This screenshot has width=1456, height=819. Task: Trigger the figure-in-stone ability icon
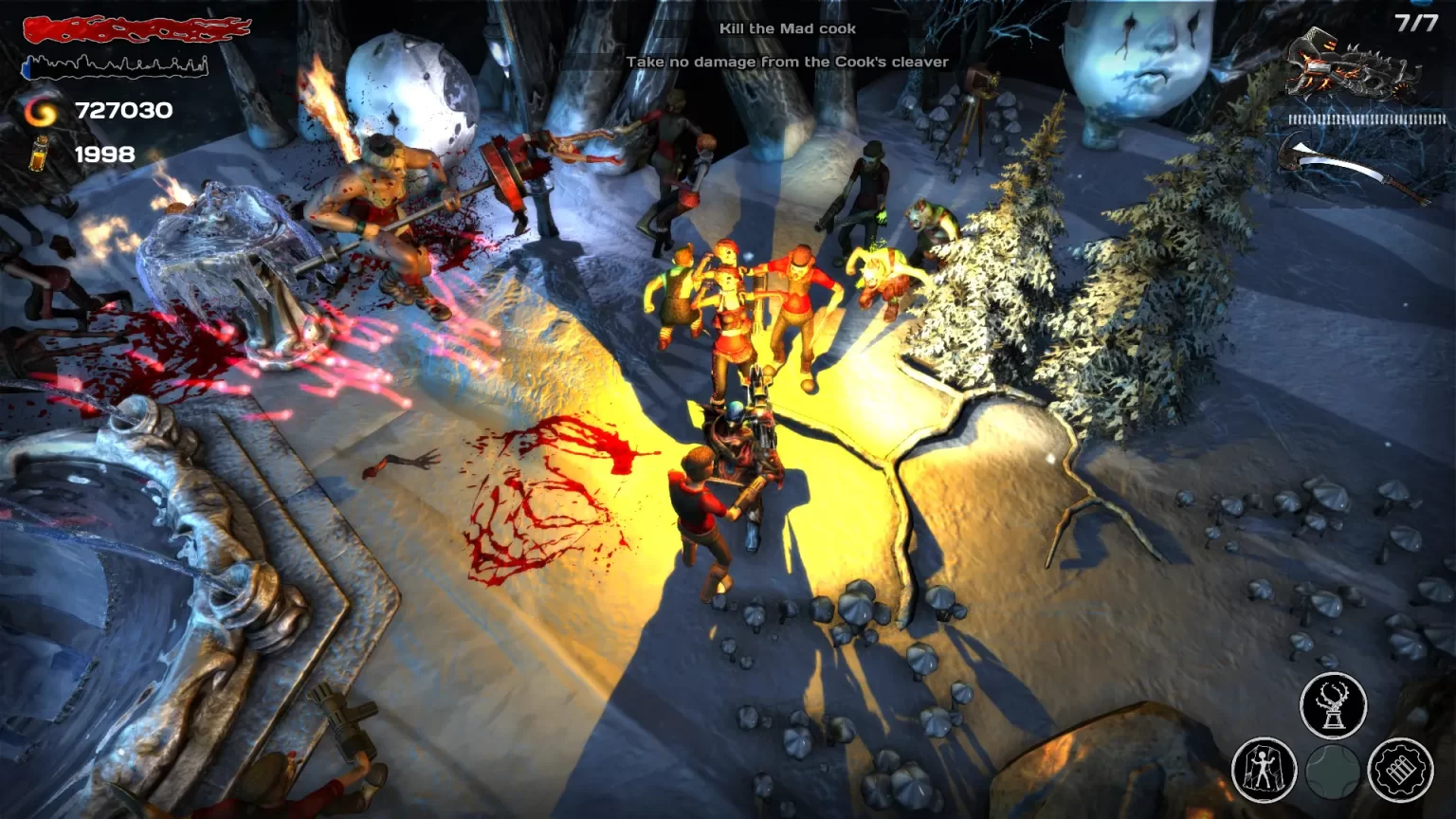pos(1264,769)
